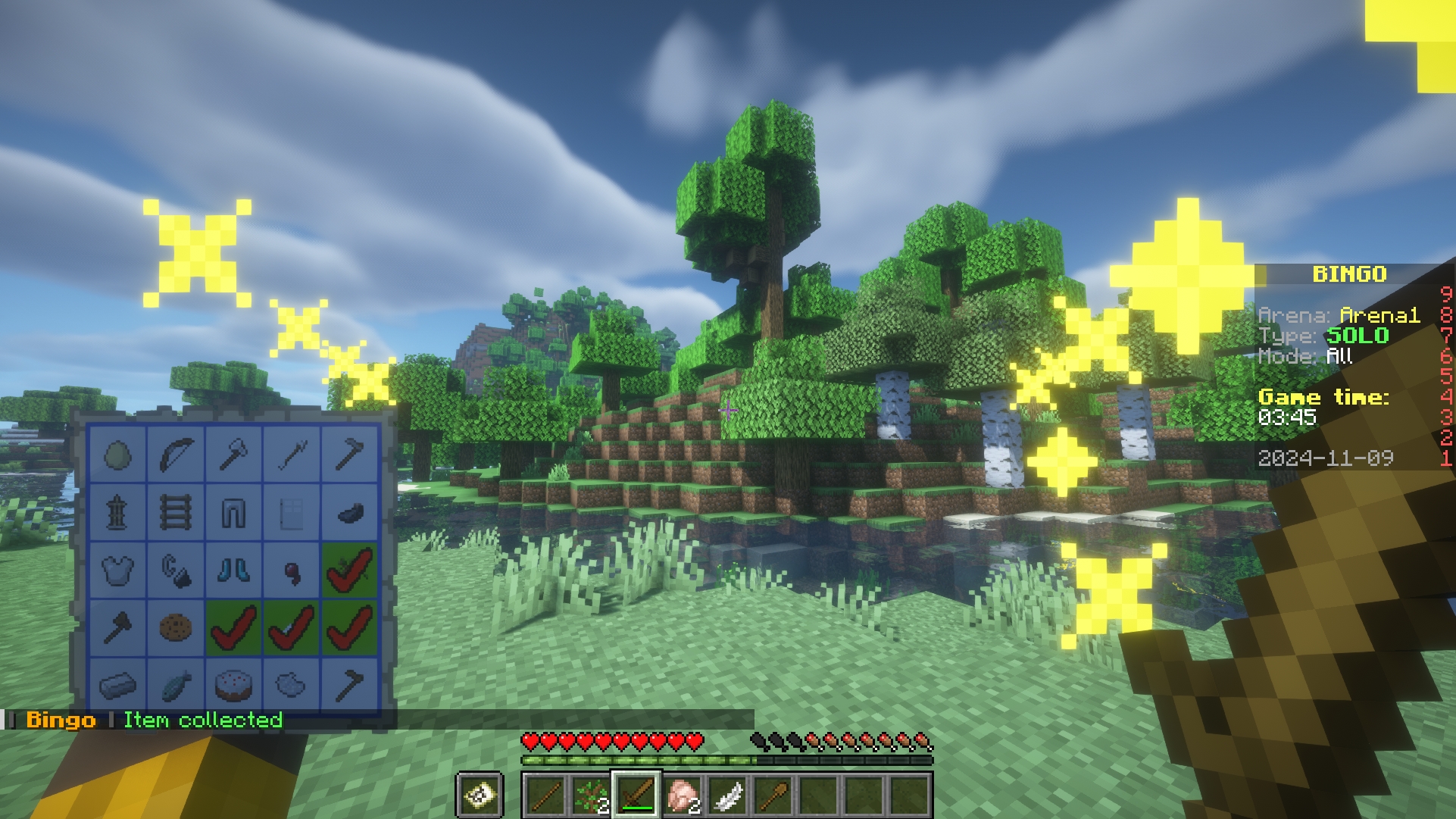Select the iron ingot bingo tile
1456x819 pixels.
(x=118, y=685)
